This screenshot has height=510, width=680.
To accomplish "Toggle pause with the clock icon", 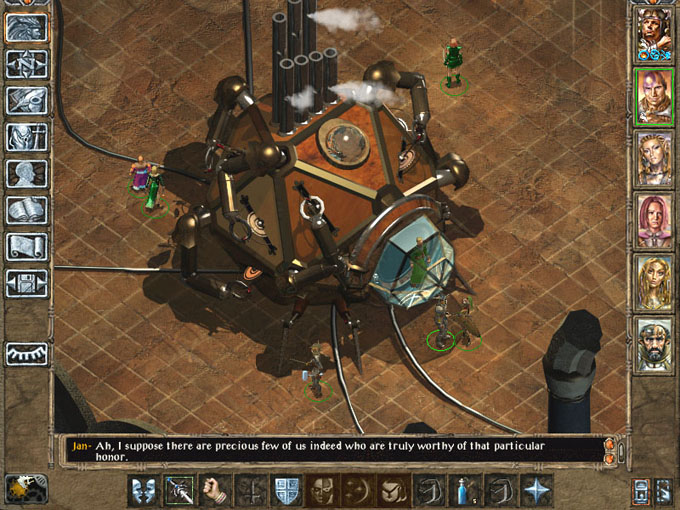I will [21, 489].
